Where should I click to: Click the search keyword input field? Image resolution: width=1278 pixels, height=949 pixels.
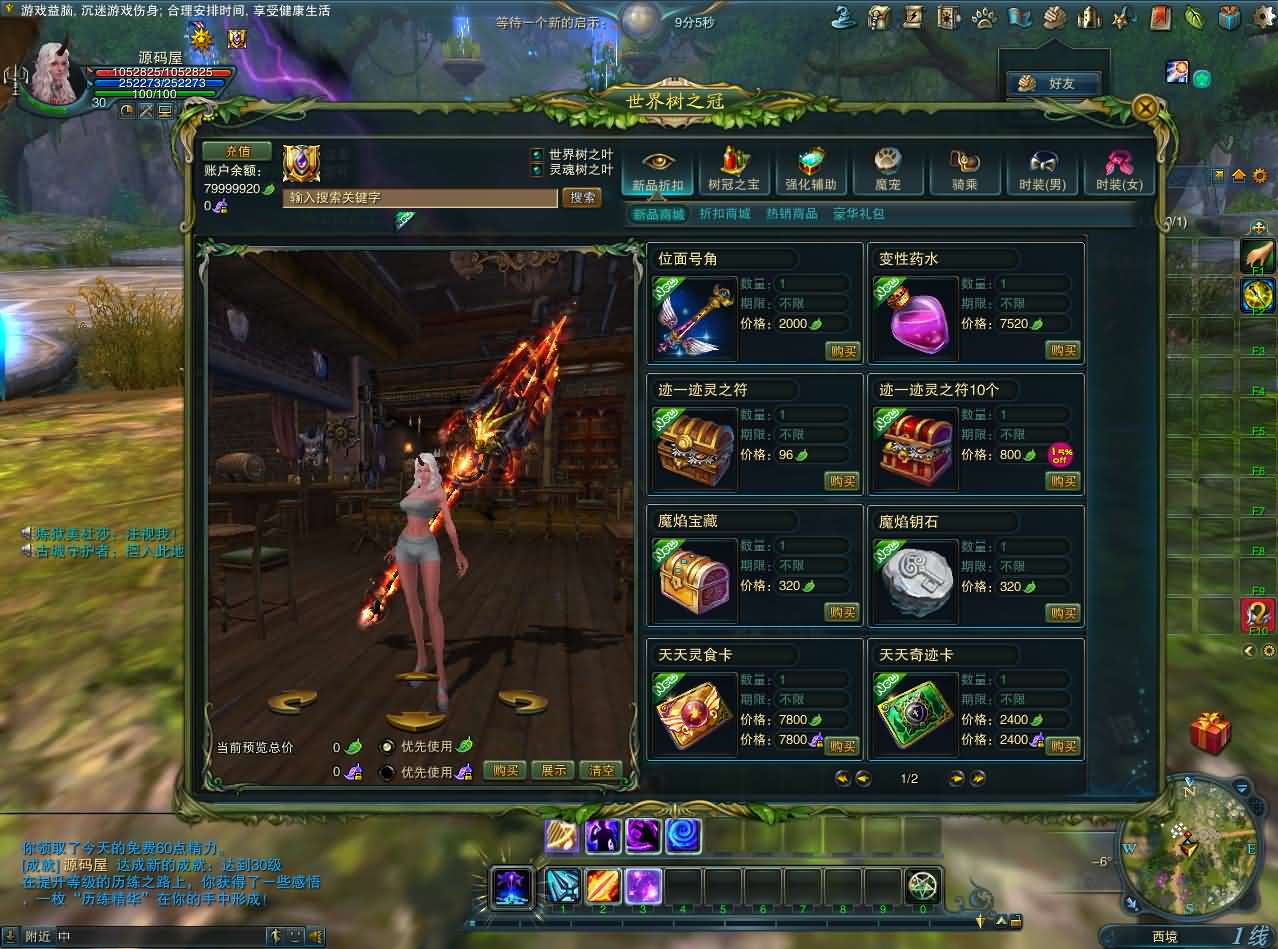420,198
